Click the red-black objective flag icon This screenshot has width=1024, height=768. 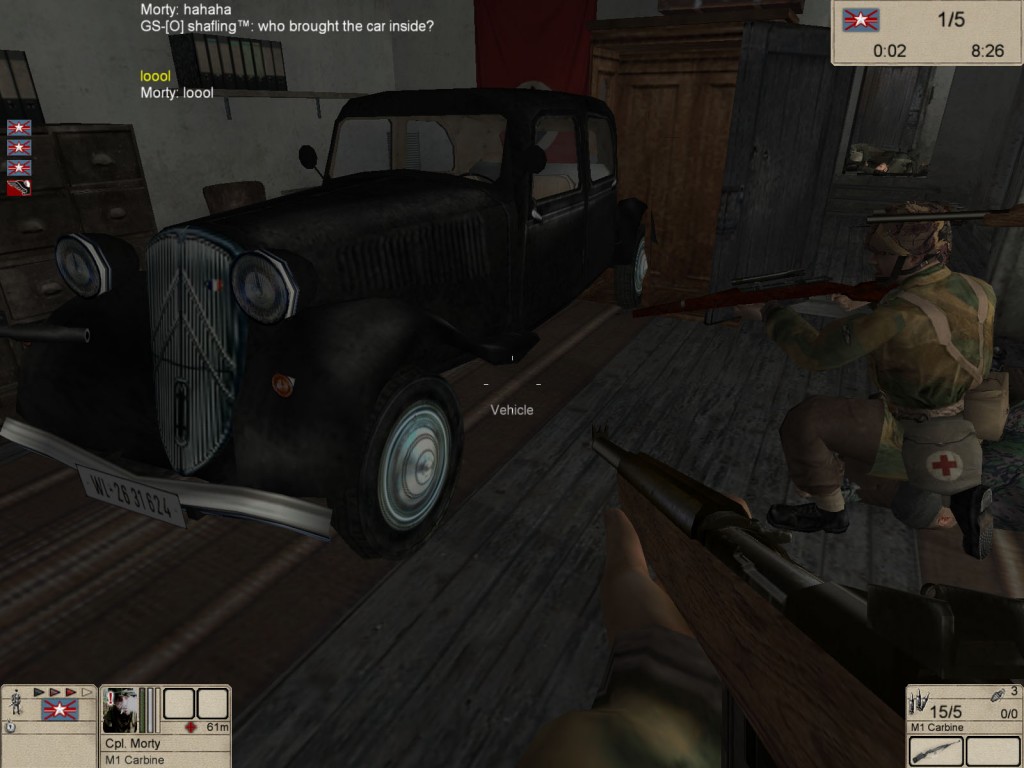(x=19, y=188)
